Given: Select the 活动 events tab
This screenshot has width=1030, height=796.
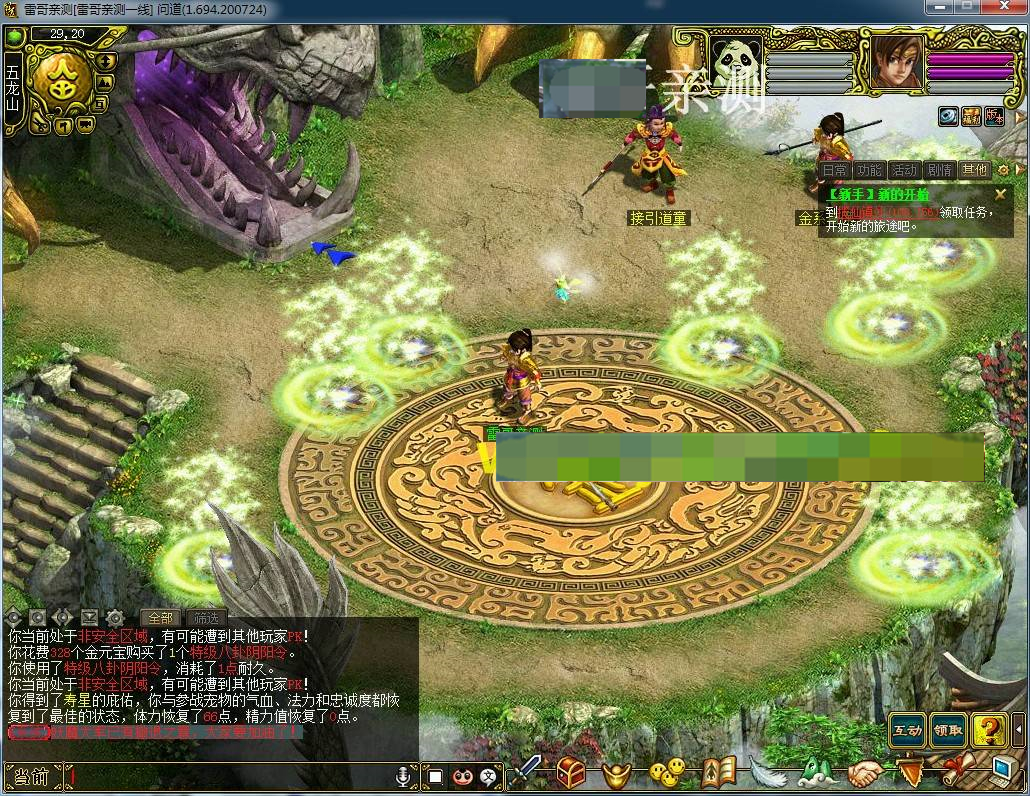Looking at the screenshot, I should click(905, 170).
